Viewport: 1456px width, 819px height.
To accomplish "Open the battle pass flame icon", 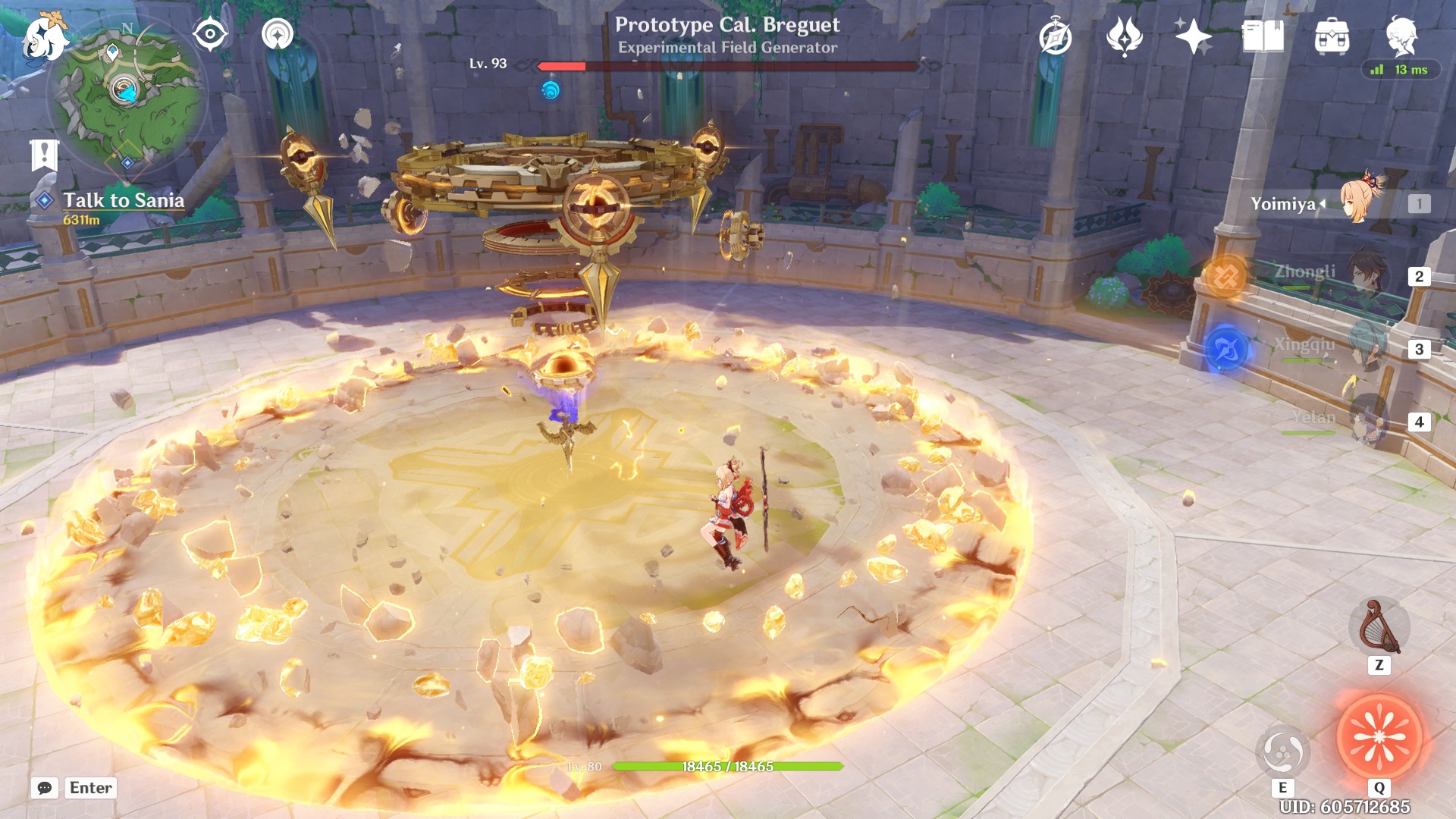I will coord(1124,36).
